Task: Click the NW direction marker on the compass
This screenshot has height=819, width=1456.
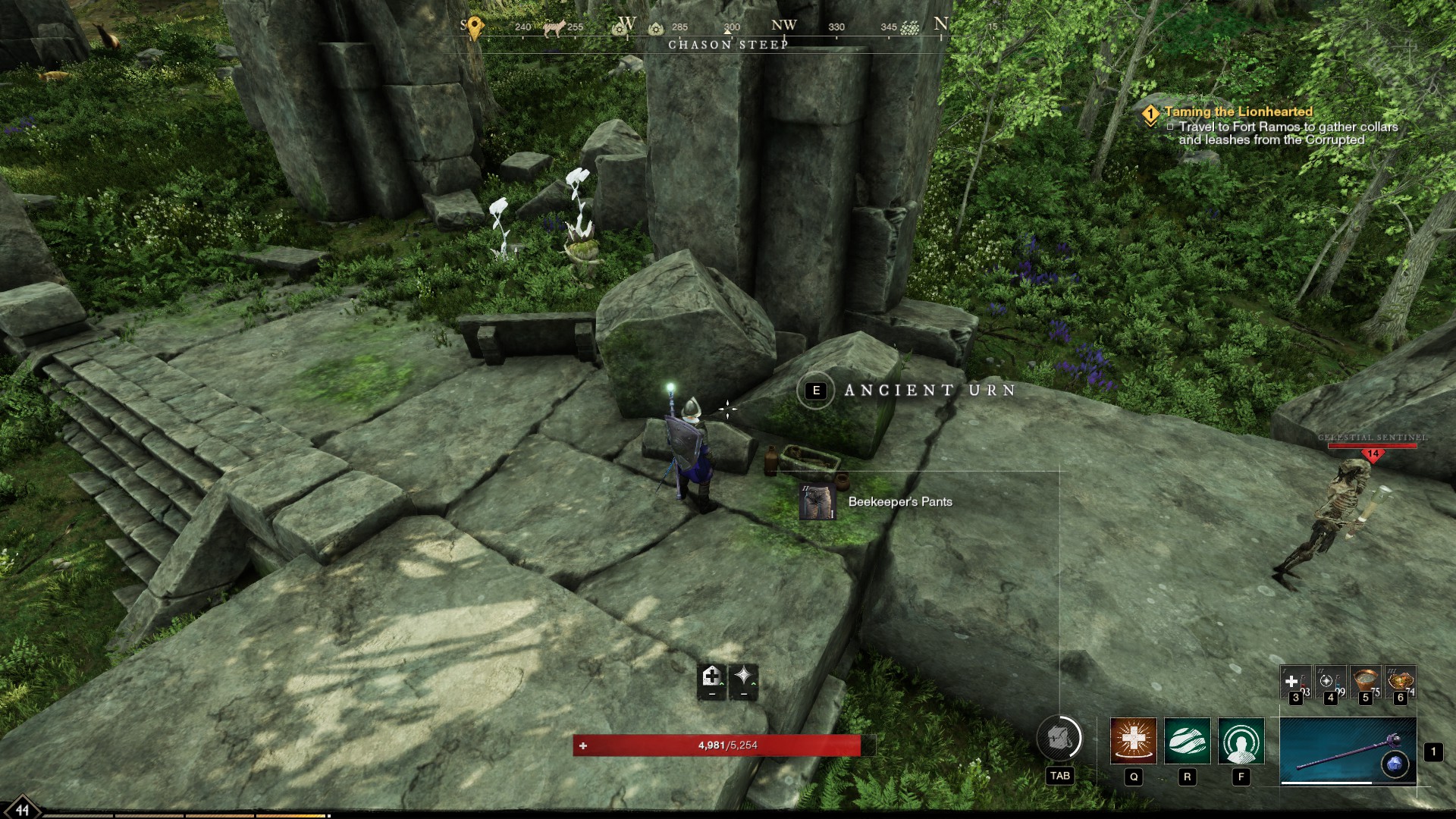Action: (785, 24)
